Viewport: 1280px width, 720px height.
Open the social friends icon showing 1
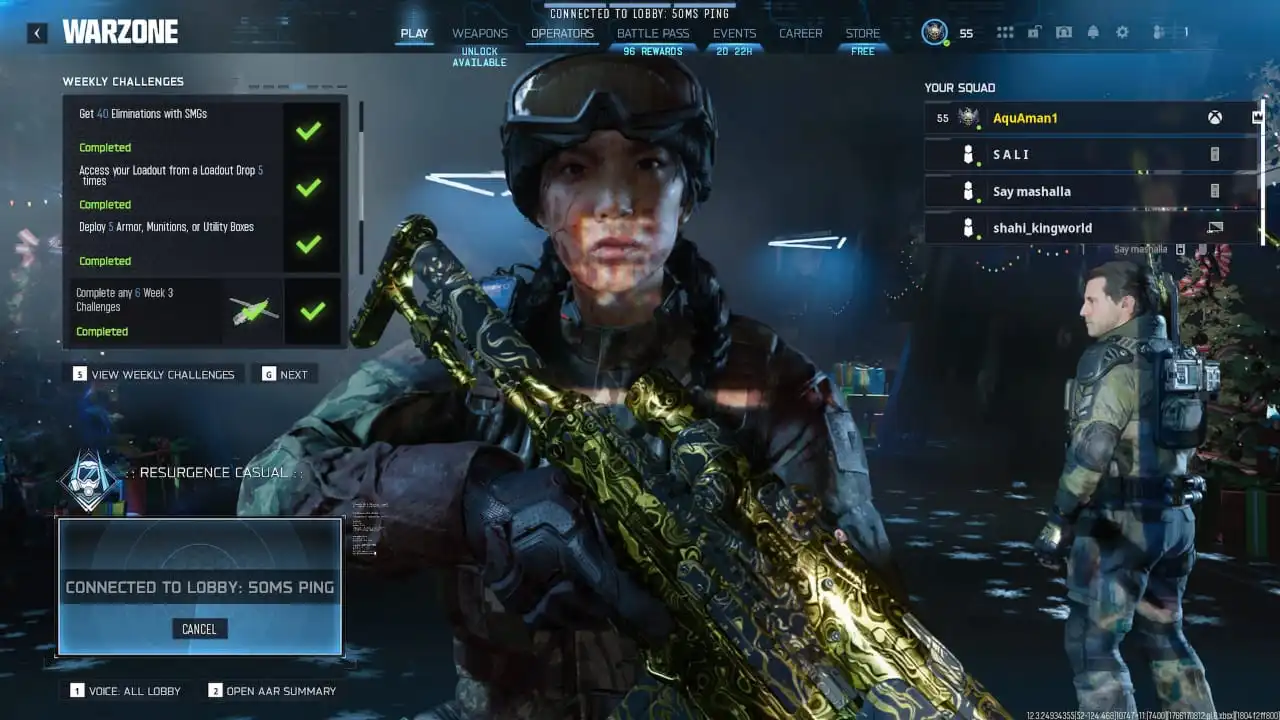(1160, 32)
